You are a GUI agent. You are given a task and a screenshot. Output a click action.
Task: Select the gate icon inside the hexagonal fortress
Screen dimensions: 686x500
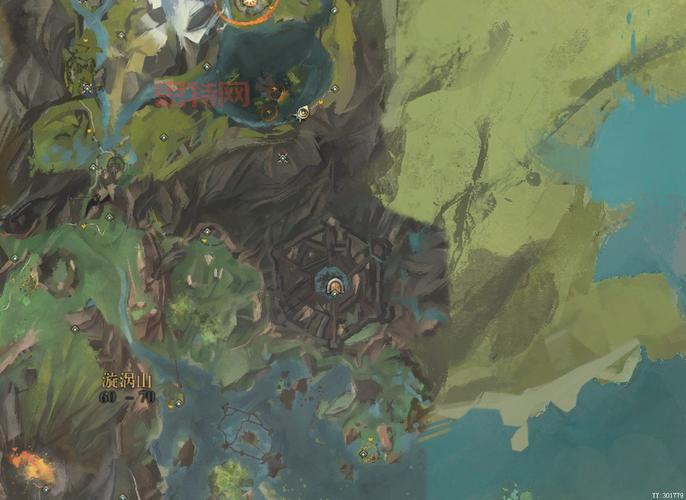(331, 287)
